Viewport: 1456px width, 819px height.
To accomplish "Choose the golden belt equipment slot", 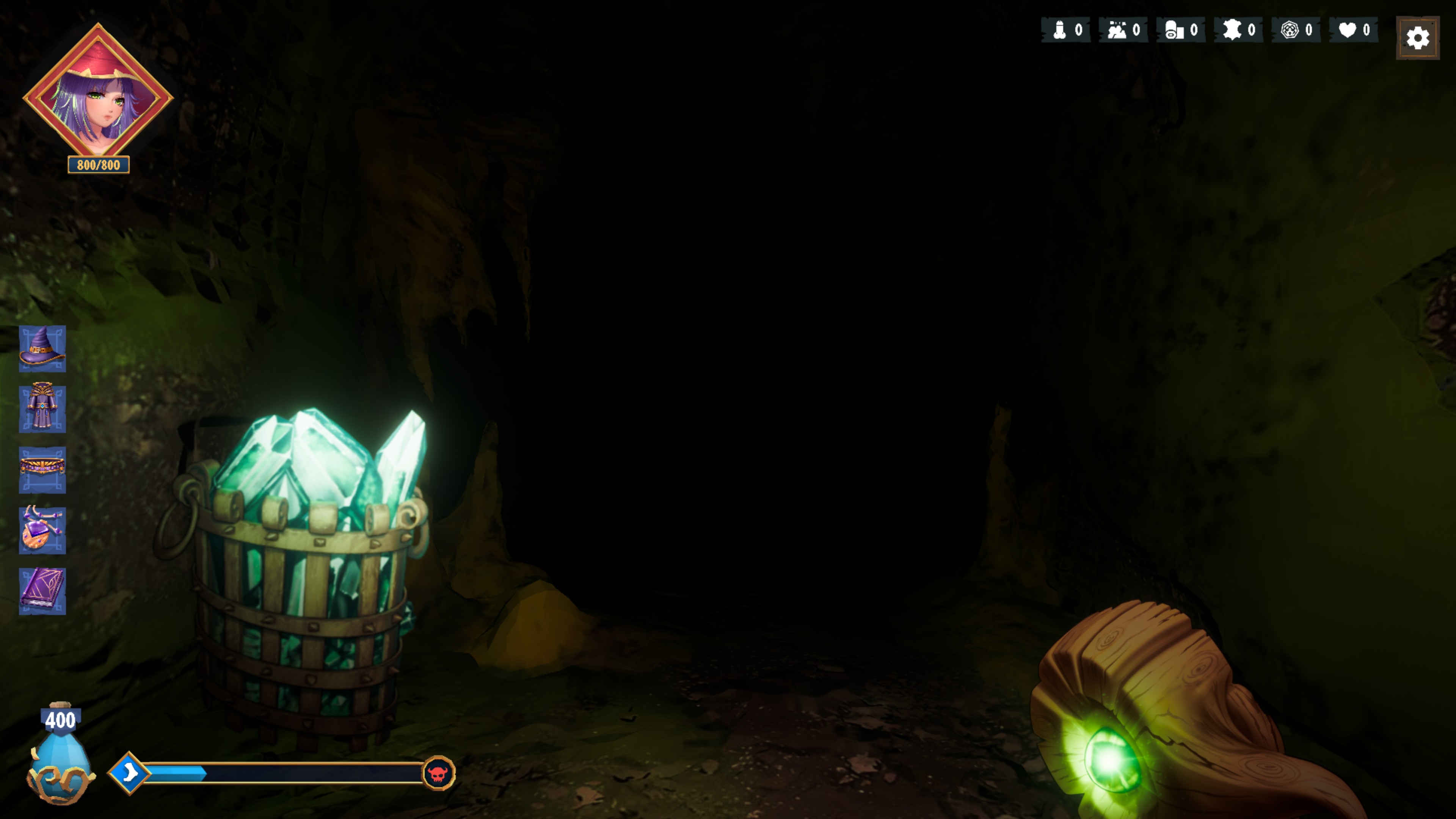I will 42,469.
